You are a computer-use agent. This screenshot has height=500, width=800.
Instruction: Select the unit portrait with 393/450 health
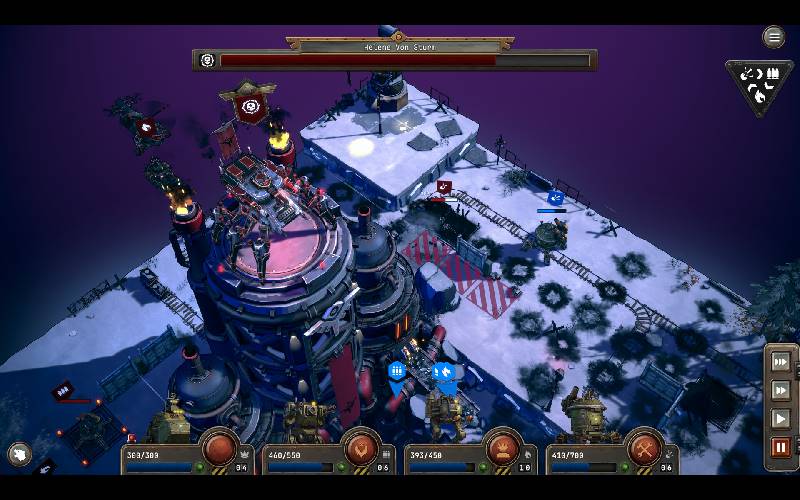pyautogui.click(x=501, y=449)
